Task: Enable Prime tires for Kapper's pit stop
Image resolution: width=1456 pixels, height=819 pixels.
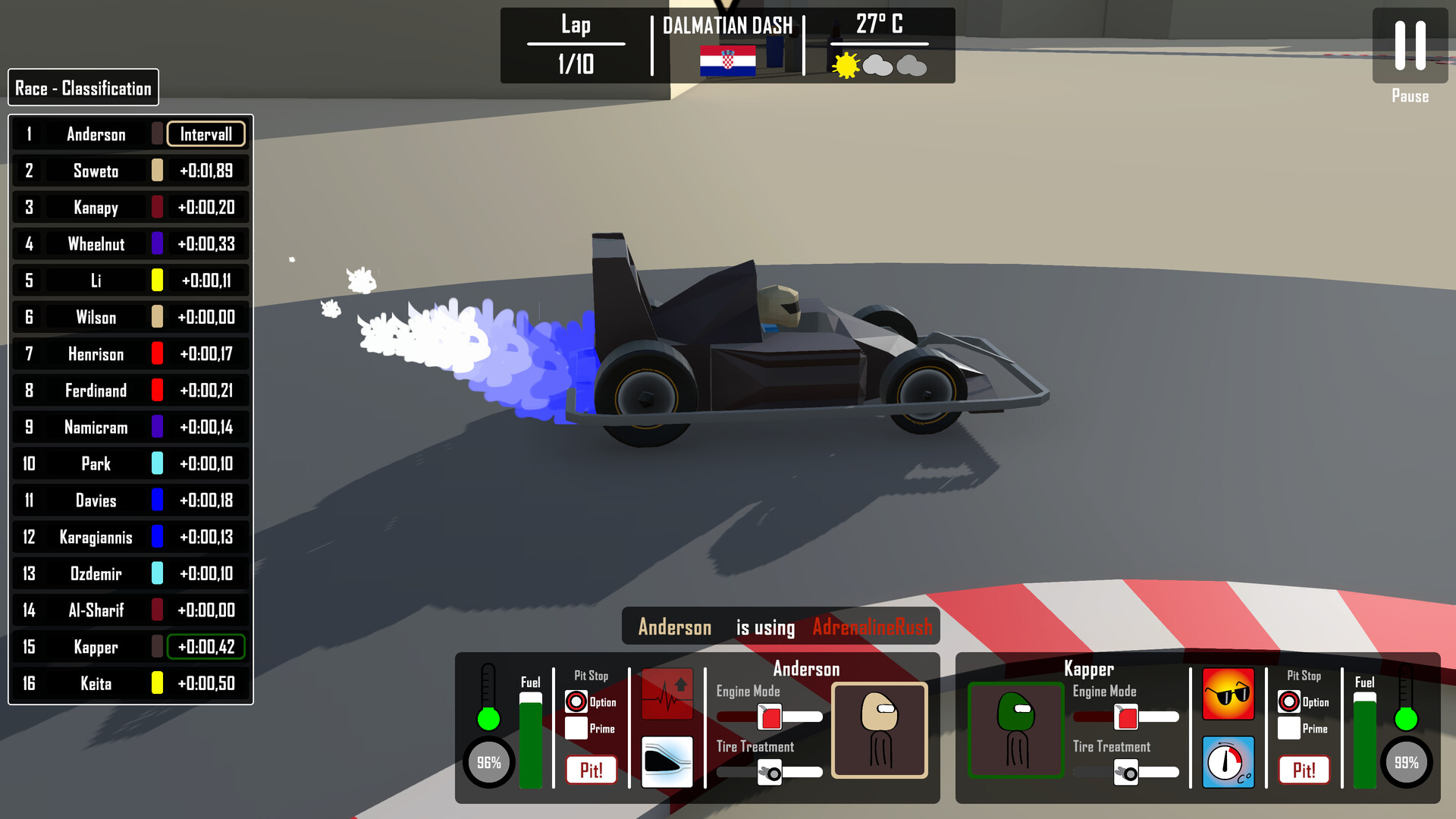Action: tap(1291, 728)
